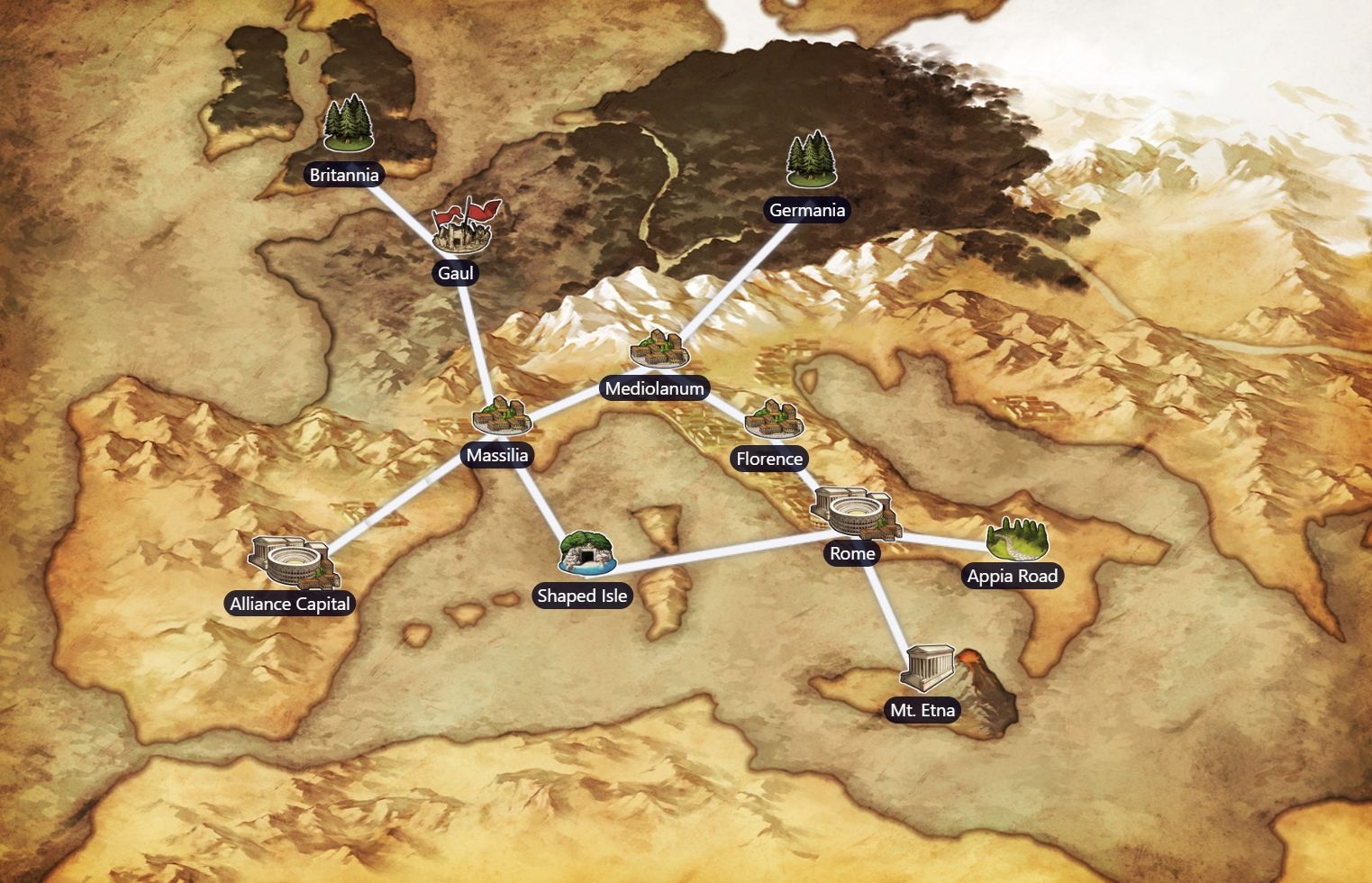Open the Britannia location label
The image size is (1372, 883).
pyautogui.click(x=344, y=175)
